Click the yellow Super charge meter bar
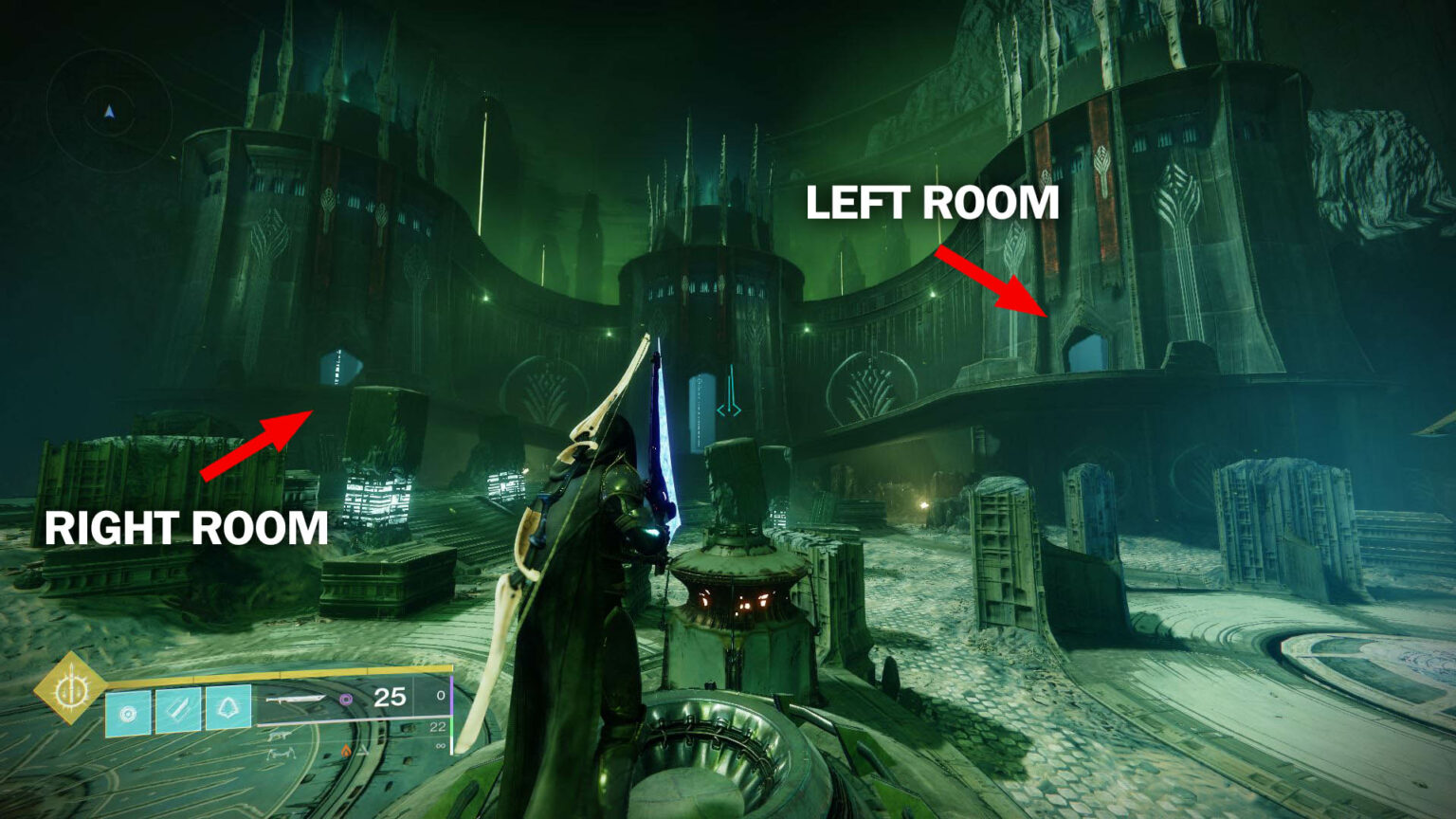Image resolution: width=1456 pixels, height=819 pixels. point(275,673)
